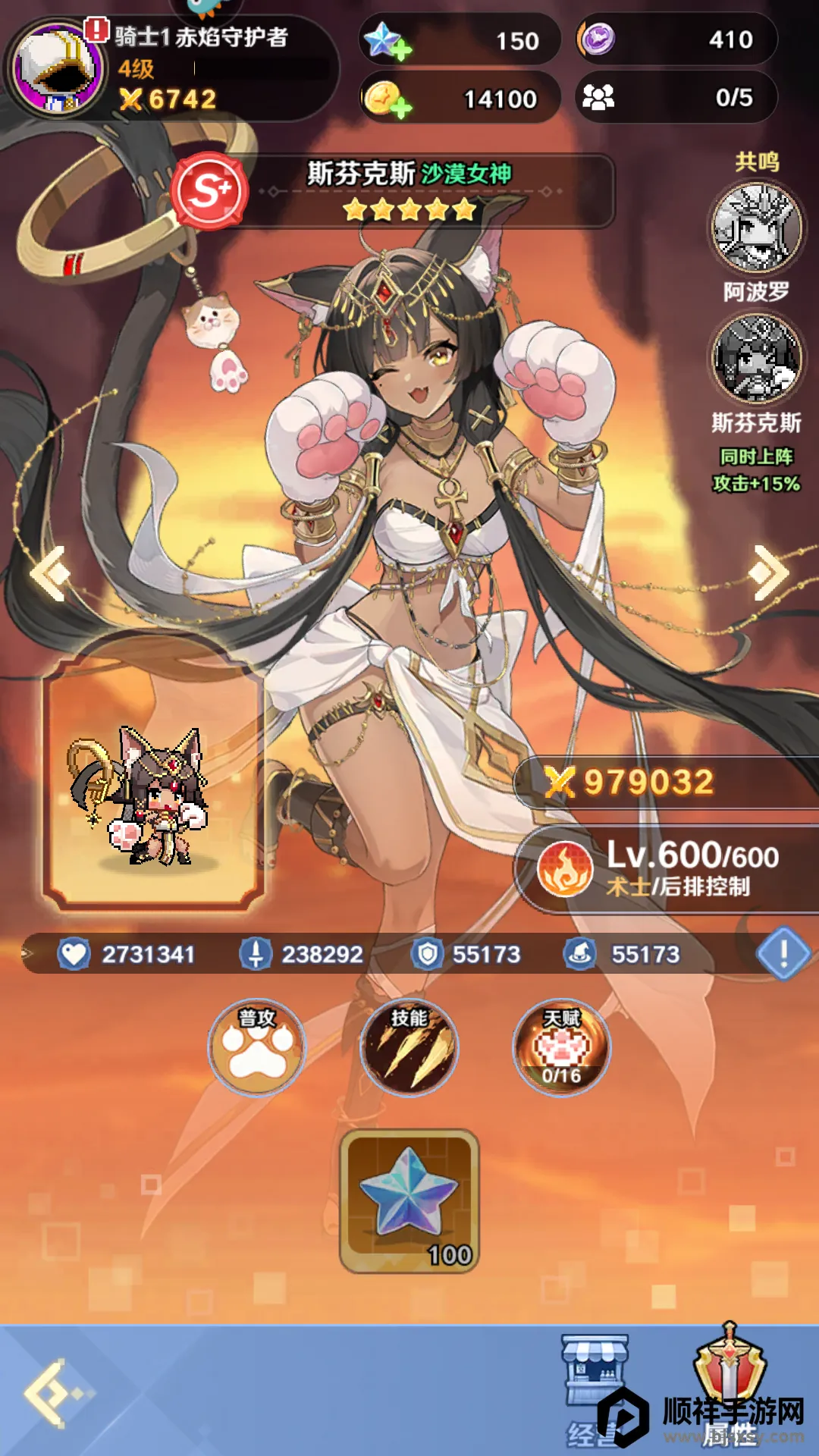819x1456 pixels.
Task: Open the player profile avatar
Action: click(57, 68)
